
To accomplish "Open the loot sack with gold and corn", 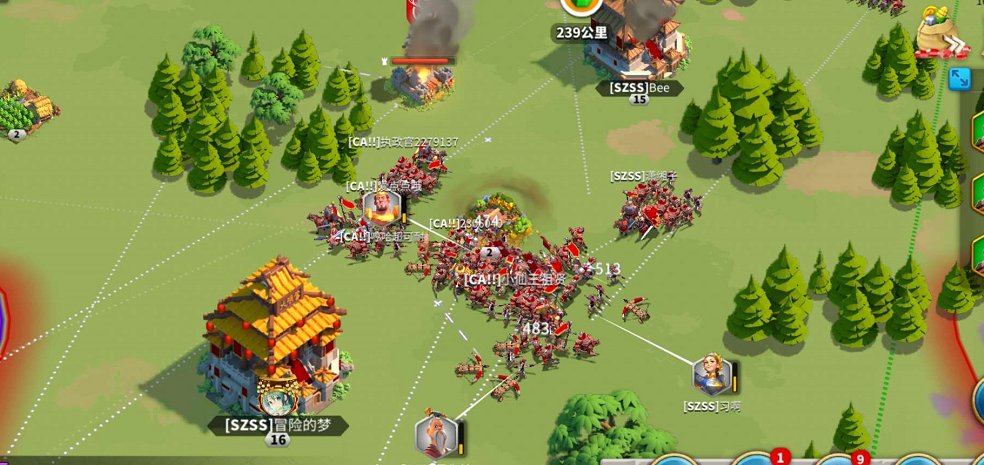I will [x=938, y=30].
